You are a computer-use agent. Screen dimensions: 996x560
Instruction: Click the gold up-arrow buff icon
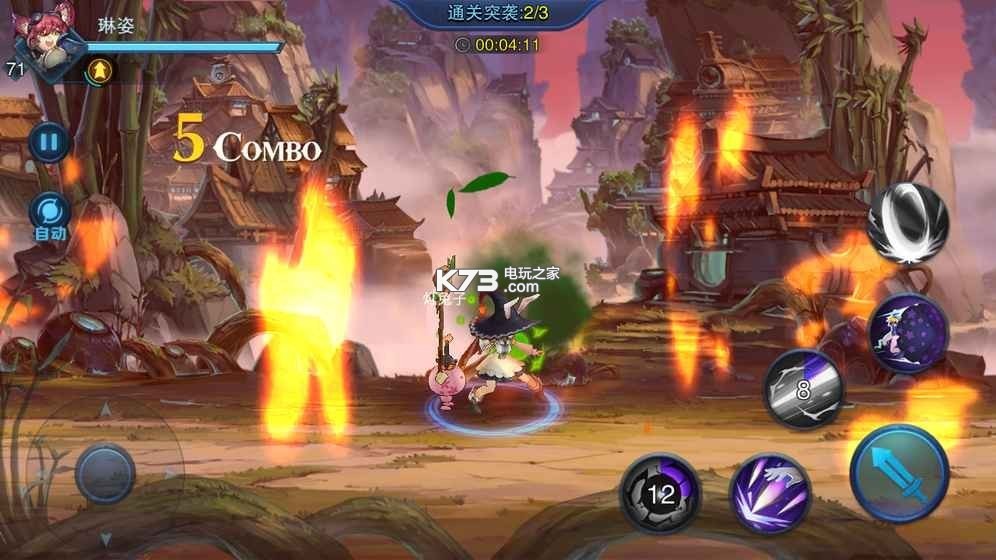click(99, 70)
